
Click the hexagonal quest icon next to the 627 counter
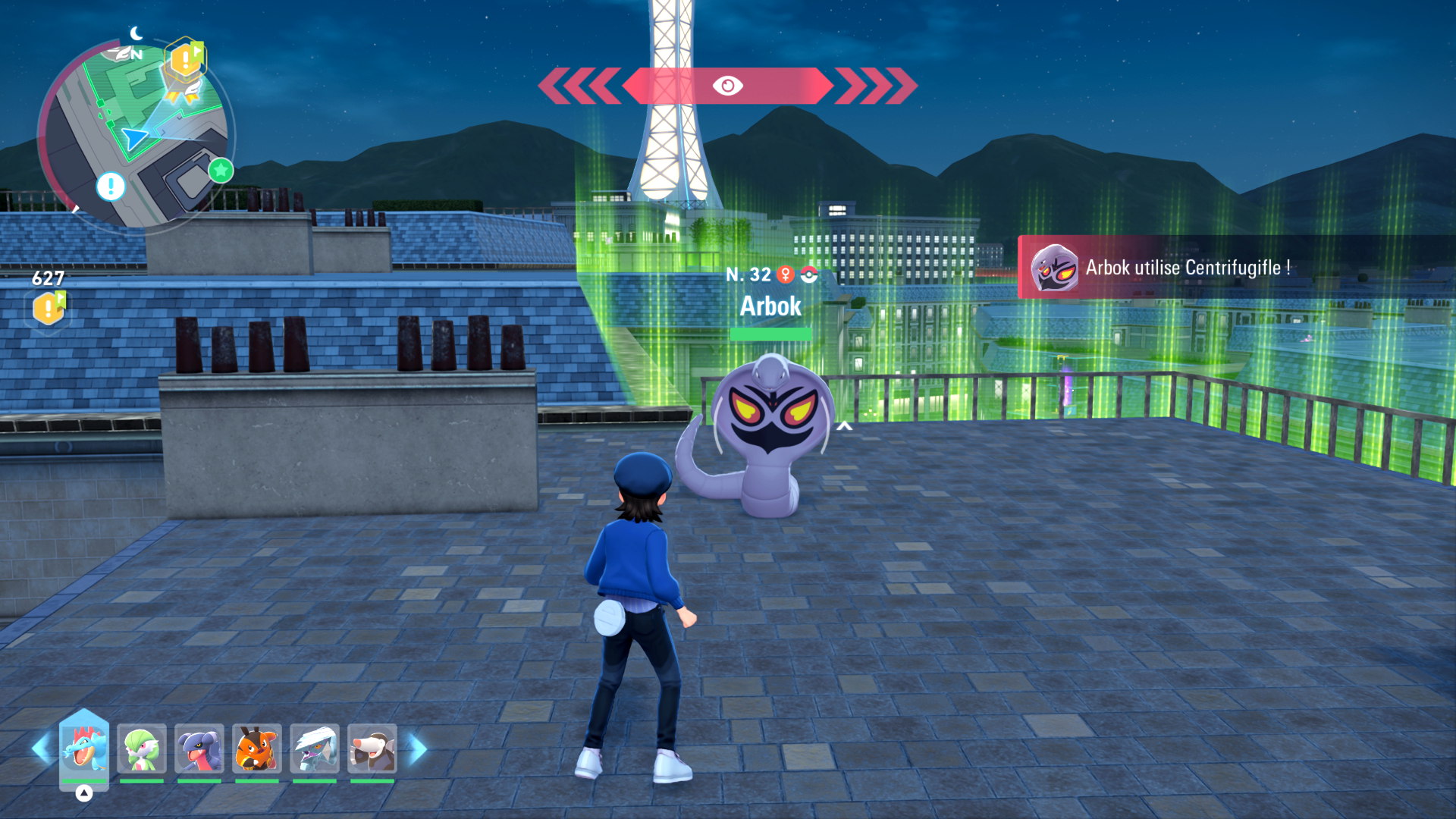[x=47, y=306]
